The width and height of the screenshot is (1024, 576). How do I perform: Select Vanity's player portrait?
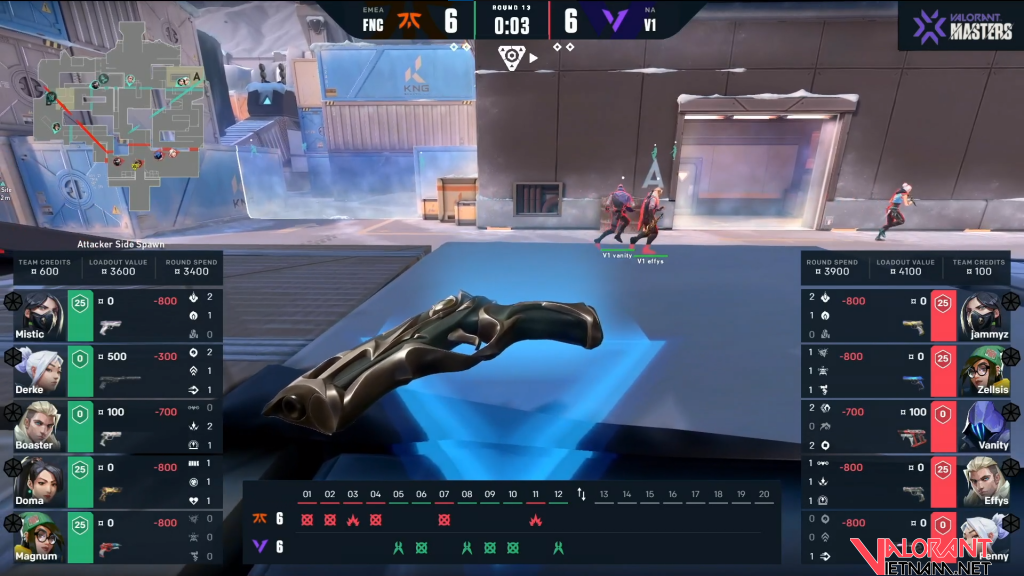[985, 426]
